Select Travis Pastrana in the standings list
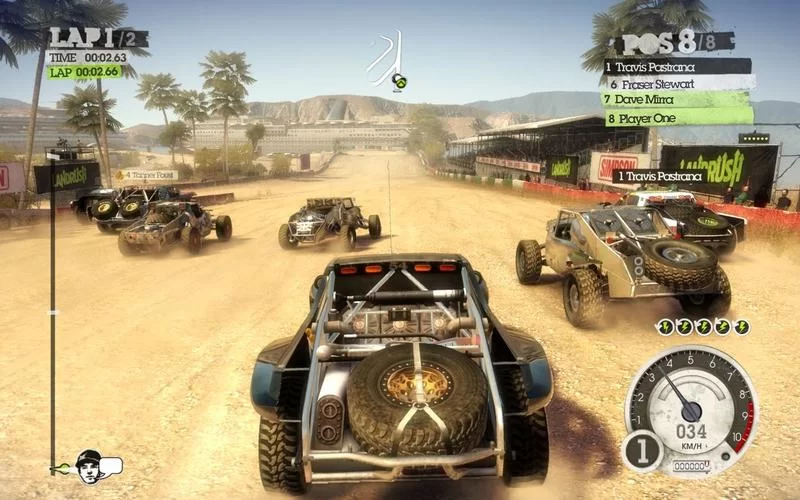Viewport: 800px width, 500px height. tap(676, 67)
